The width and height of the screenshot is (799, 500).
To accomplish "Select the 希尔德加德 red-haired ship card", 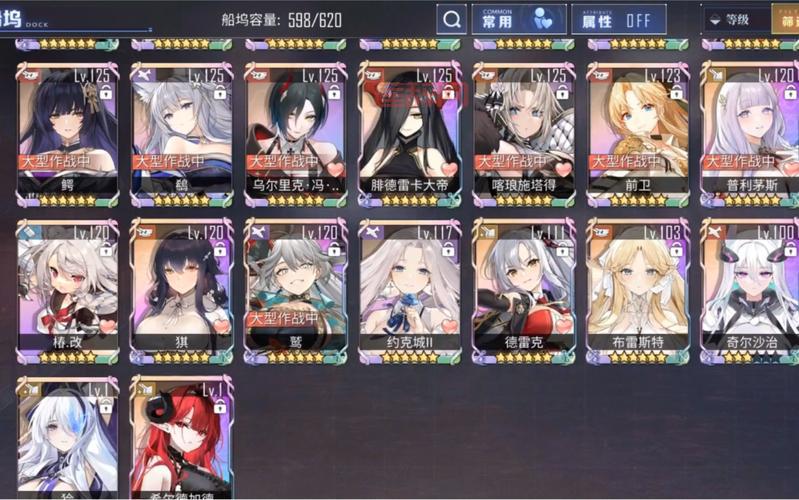I will (x=181, y=440).
